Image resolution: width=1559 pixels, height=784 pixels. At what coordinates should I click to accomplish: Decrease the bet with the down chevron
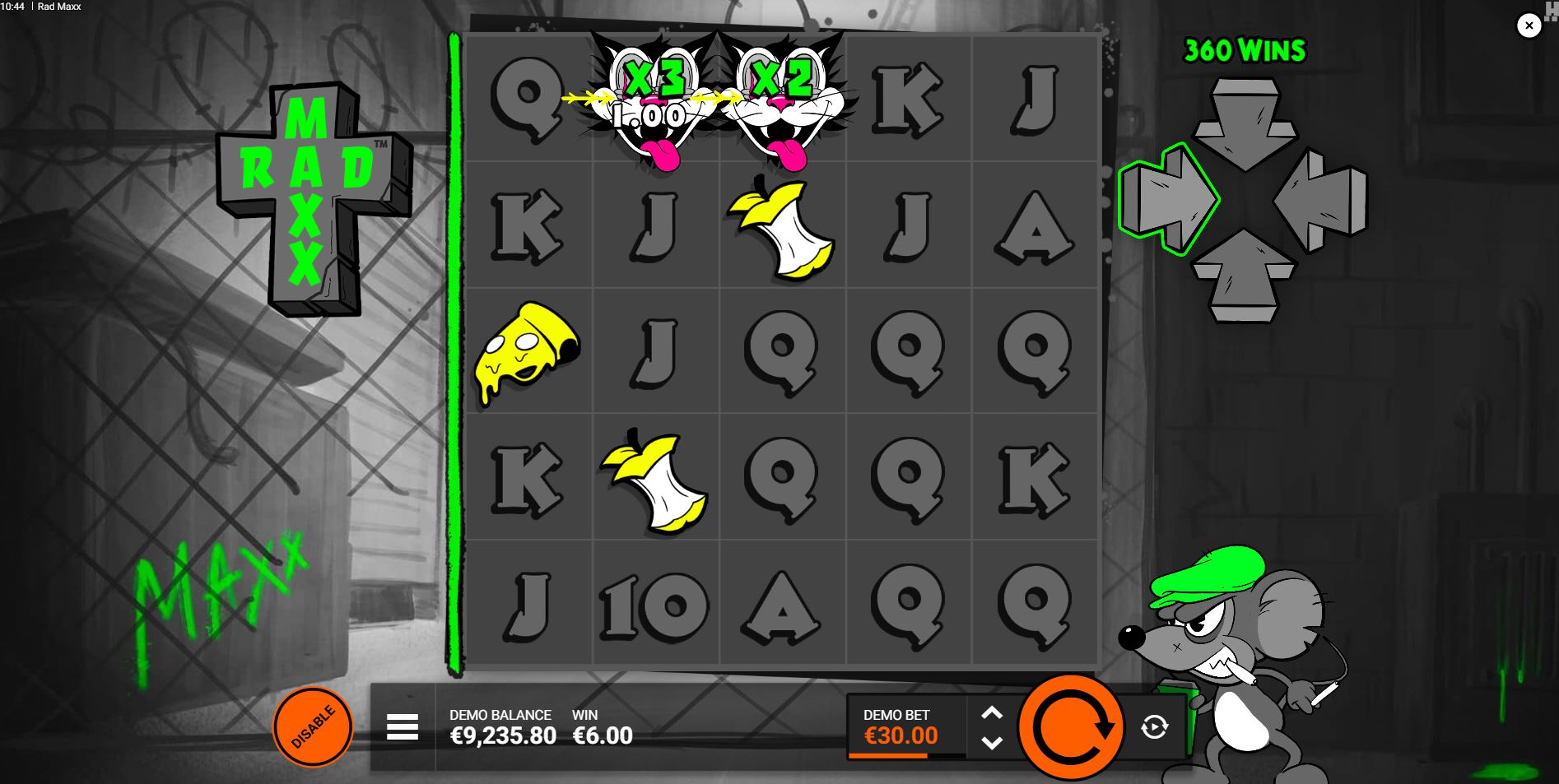point(992,742)
